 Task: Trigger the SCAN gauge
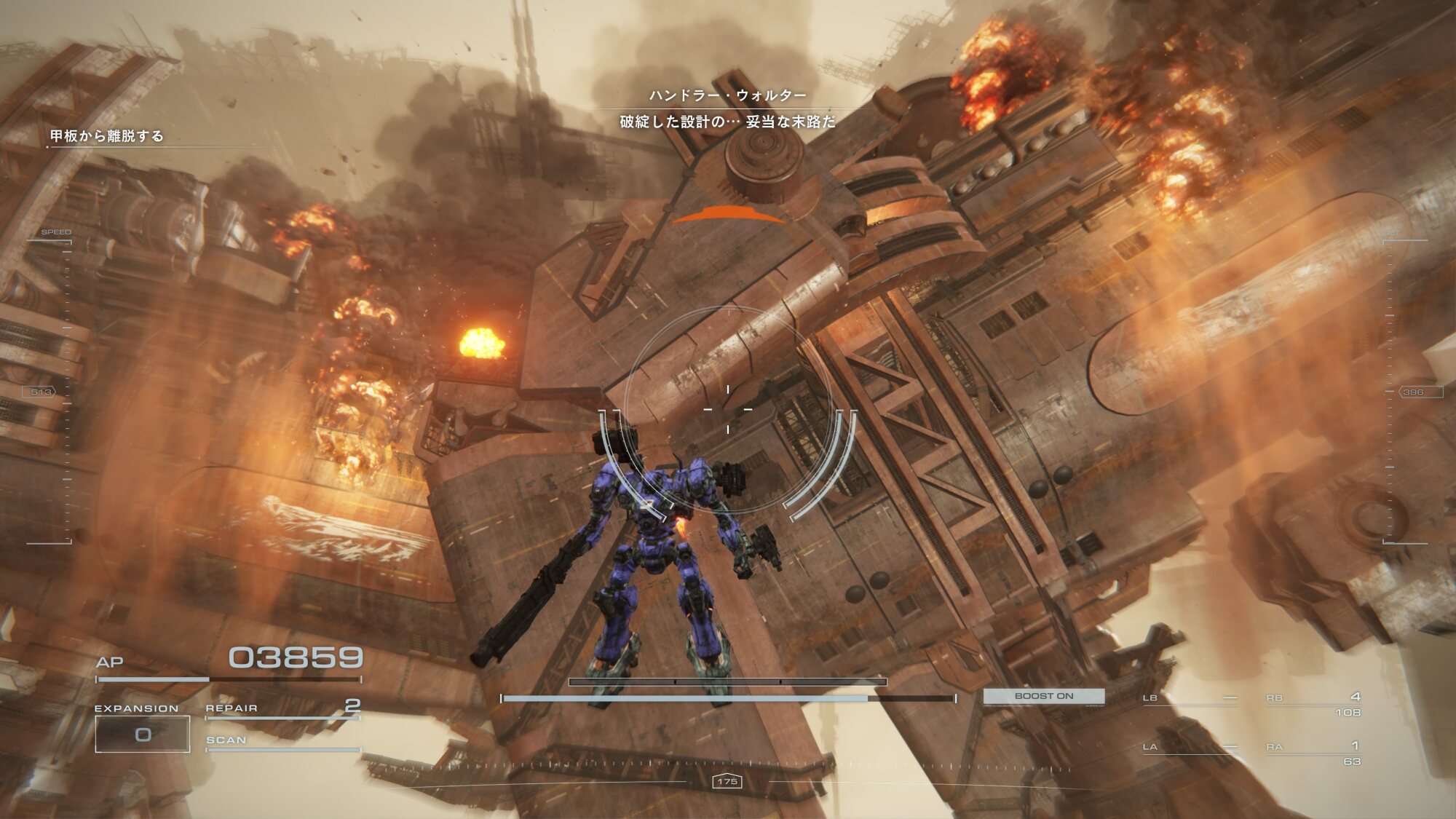click(282, 742)
